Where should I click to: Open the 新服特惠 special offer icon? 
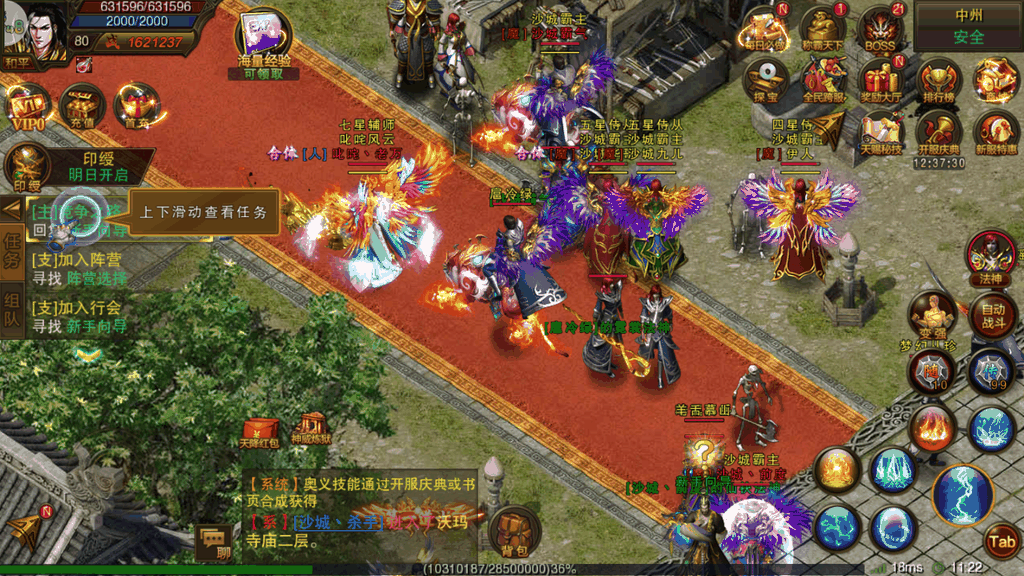996,131
